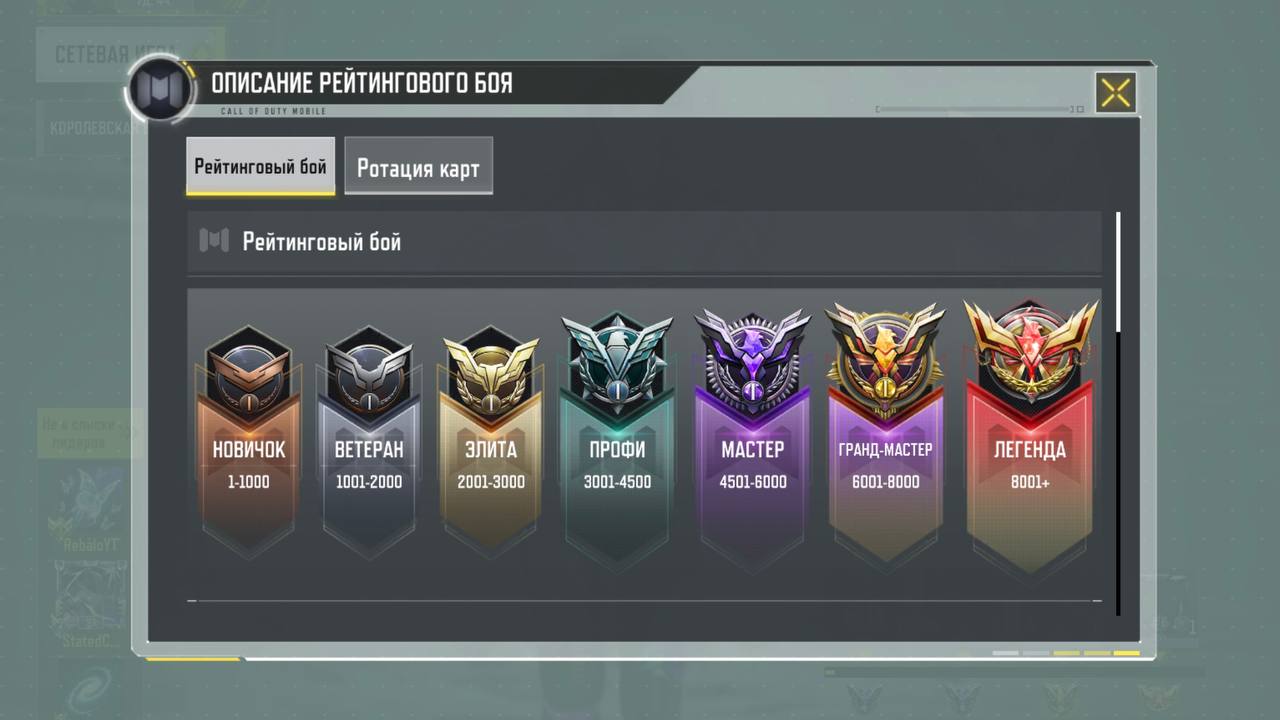The height and width of the screenshot is (720, 1280).
Task: Choose the Гранд-мастер rank emblem
Action: click(884, 440)
